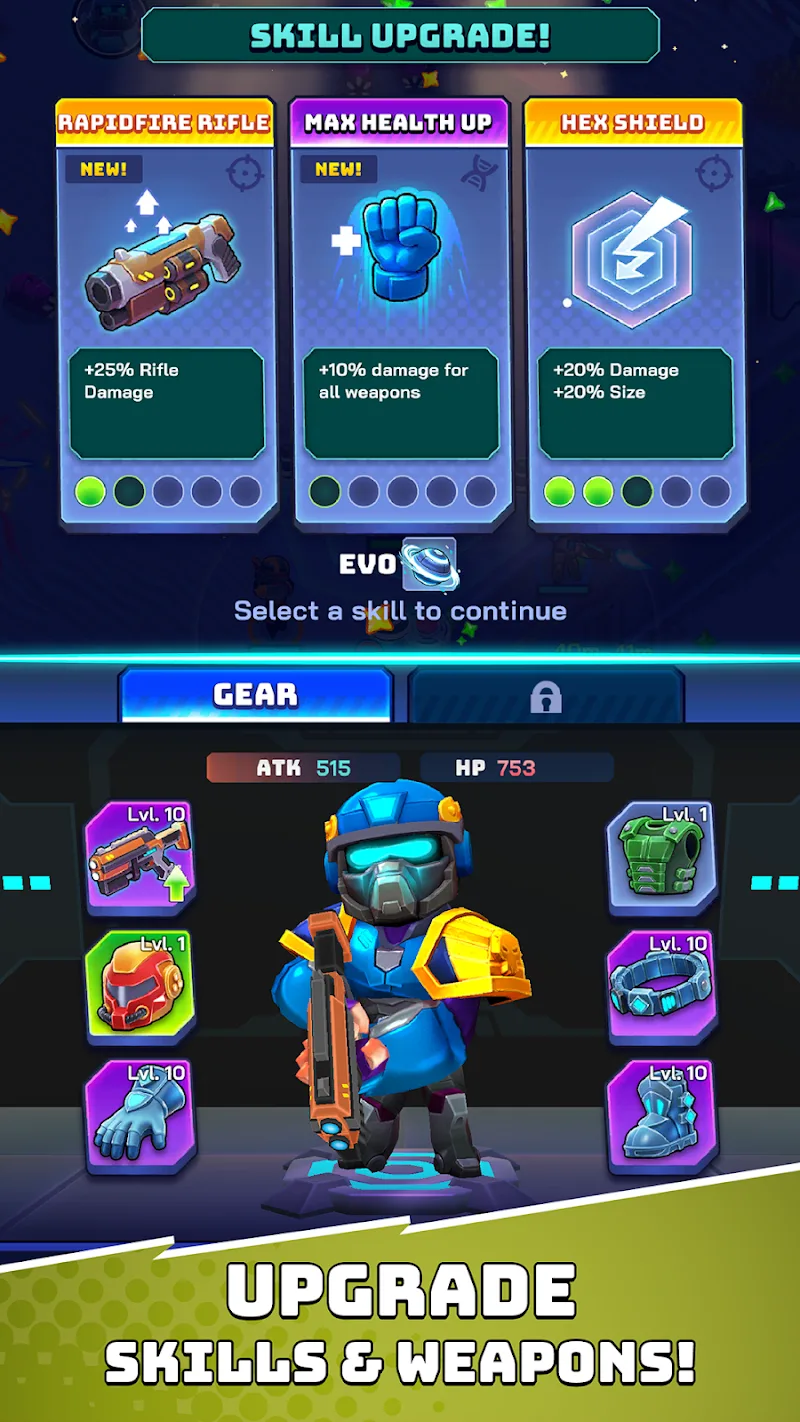This screenshot has height=1422, width=800.
Task: Select the rifle weapon gear slot
Action: click(x=139, y=857)
